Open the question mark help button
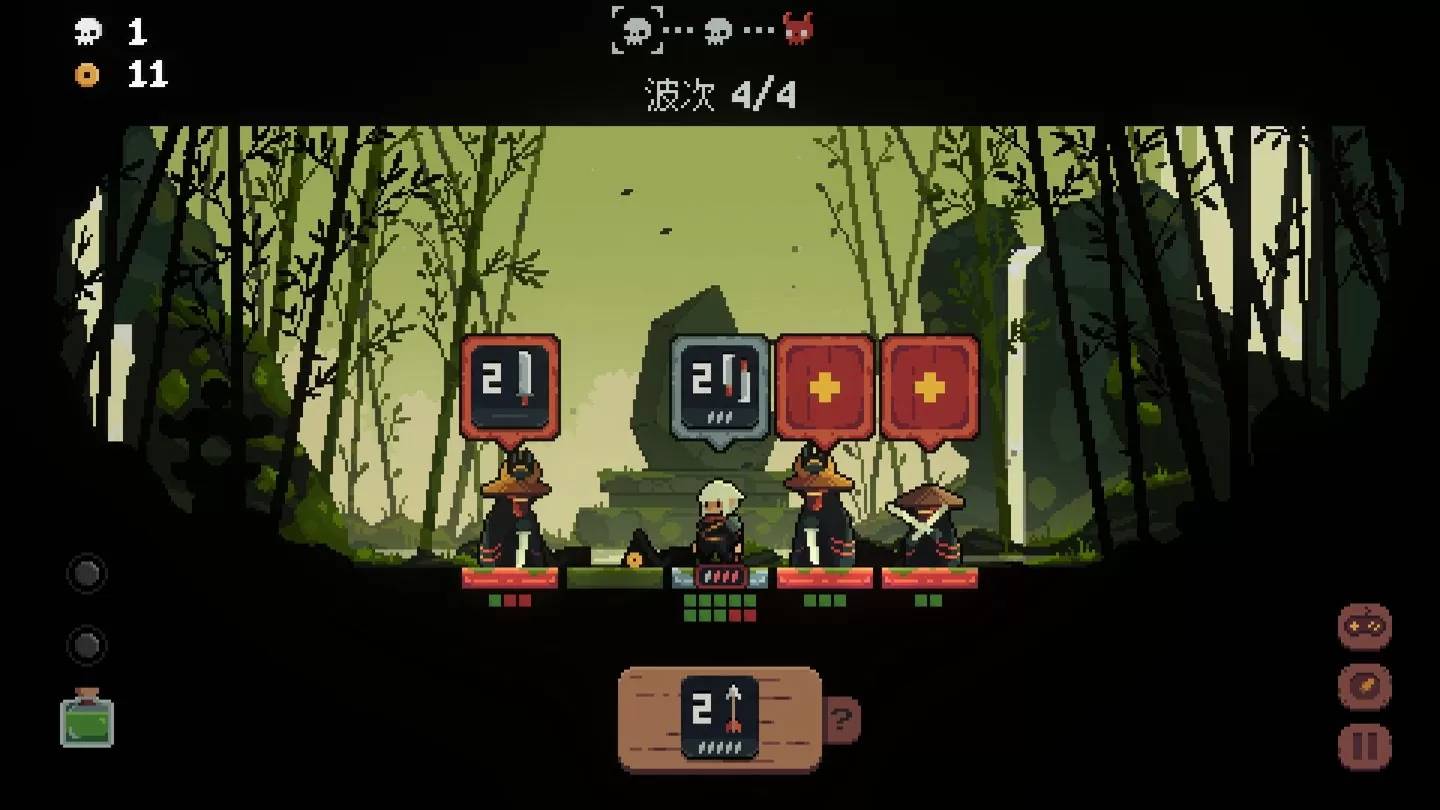Screen dimensions: 1440x810 (x=842, y=719)
